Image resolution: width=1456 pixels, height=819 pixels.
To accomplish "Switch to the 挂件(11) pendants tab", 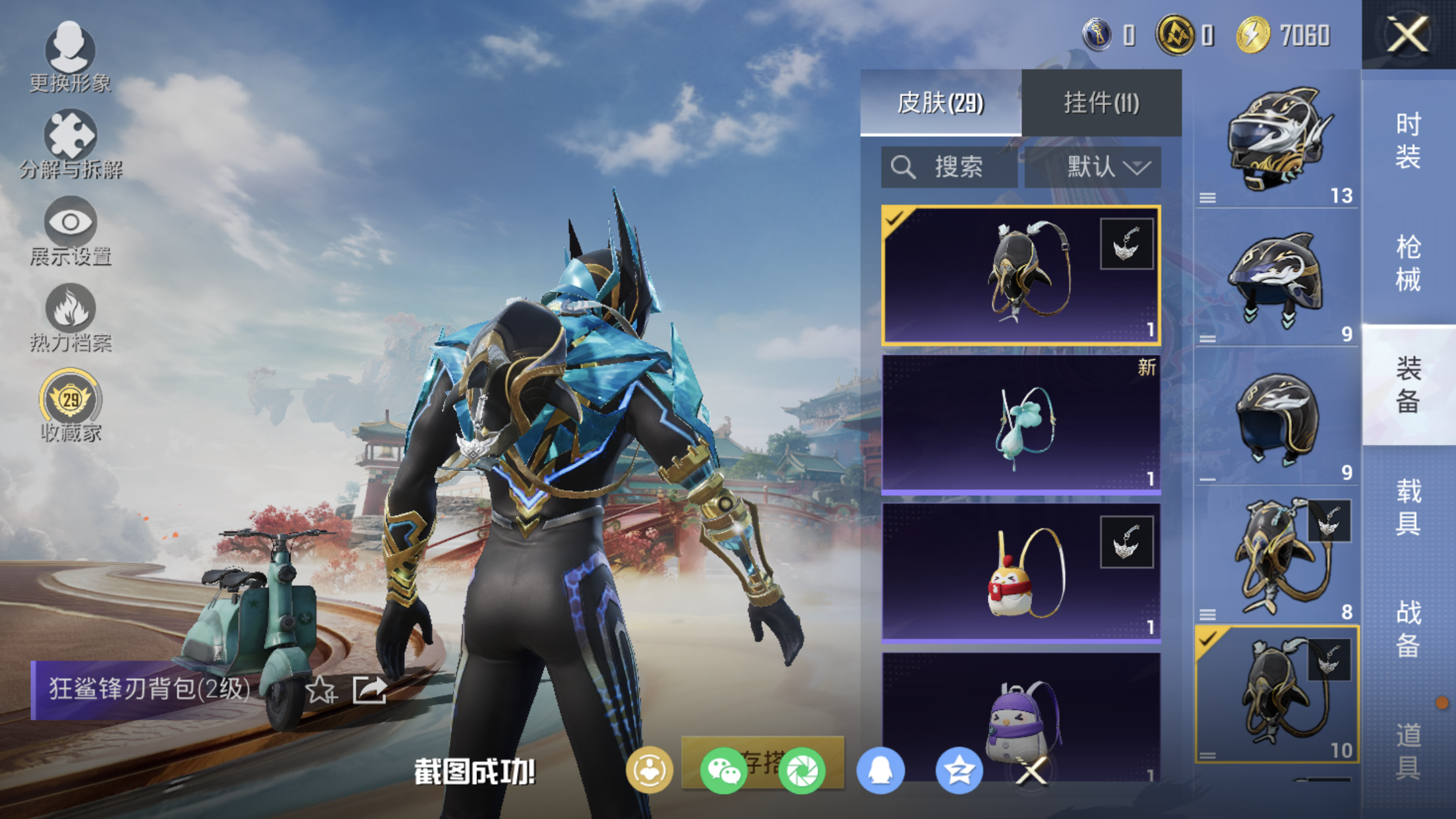I will click(1101, 103).
